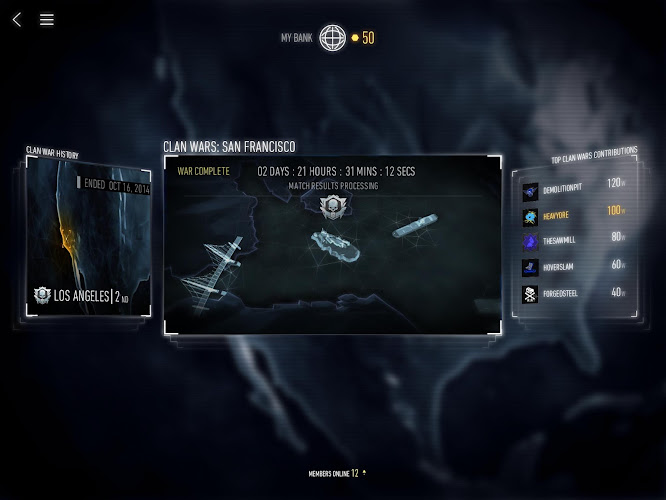Select ForgedSteel's contribution row
The image size is (666, 500).
pos(573,294)
